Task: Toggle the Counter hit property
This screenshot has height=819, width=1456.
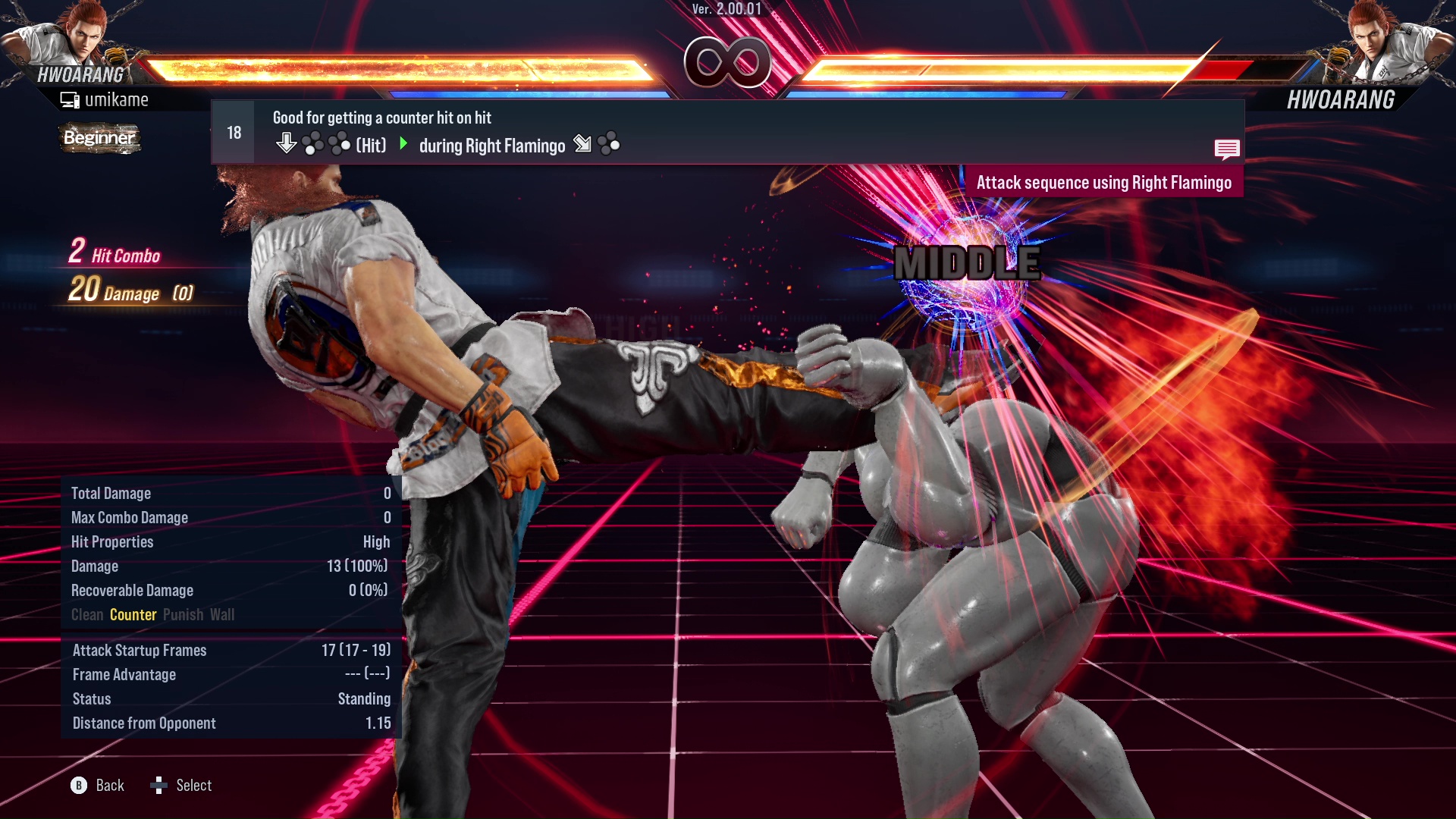Action: pos(133,615)
